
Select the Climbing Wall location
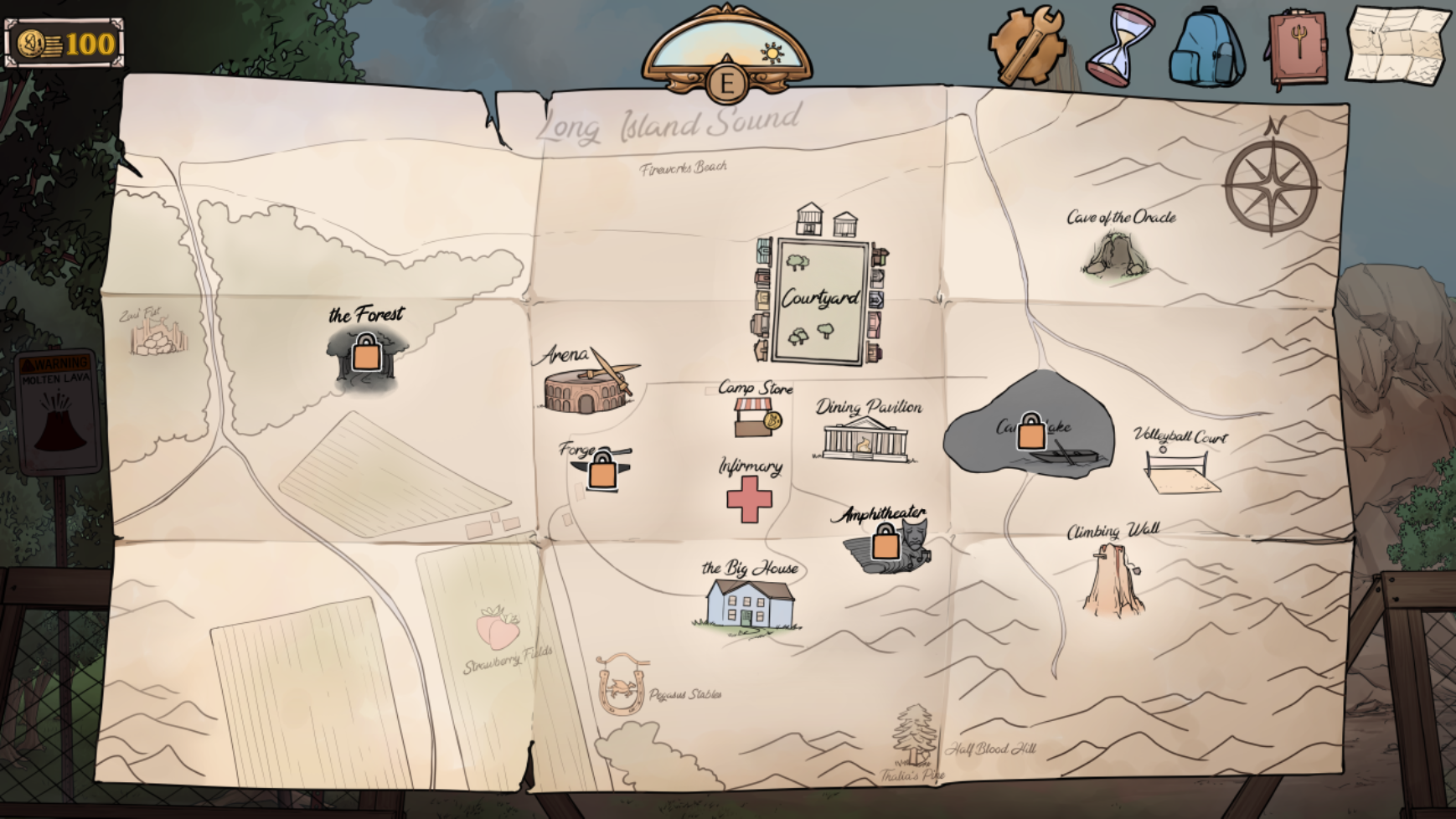click(x=1113, y=579)
